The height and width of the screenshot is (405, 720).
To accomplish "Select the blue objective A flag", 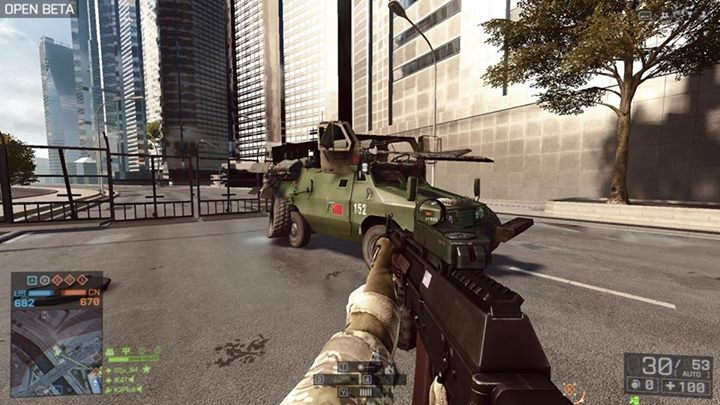I will [x=33, y=280].
